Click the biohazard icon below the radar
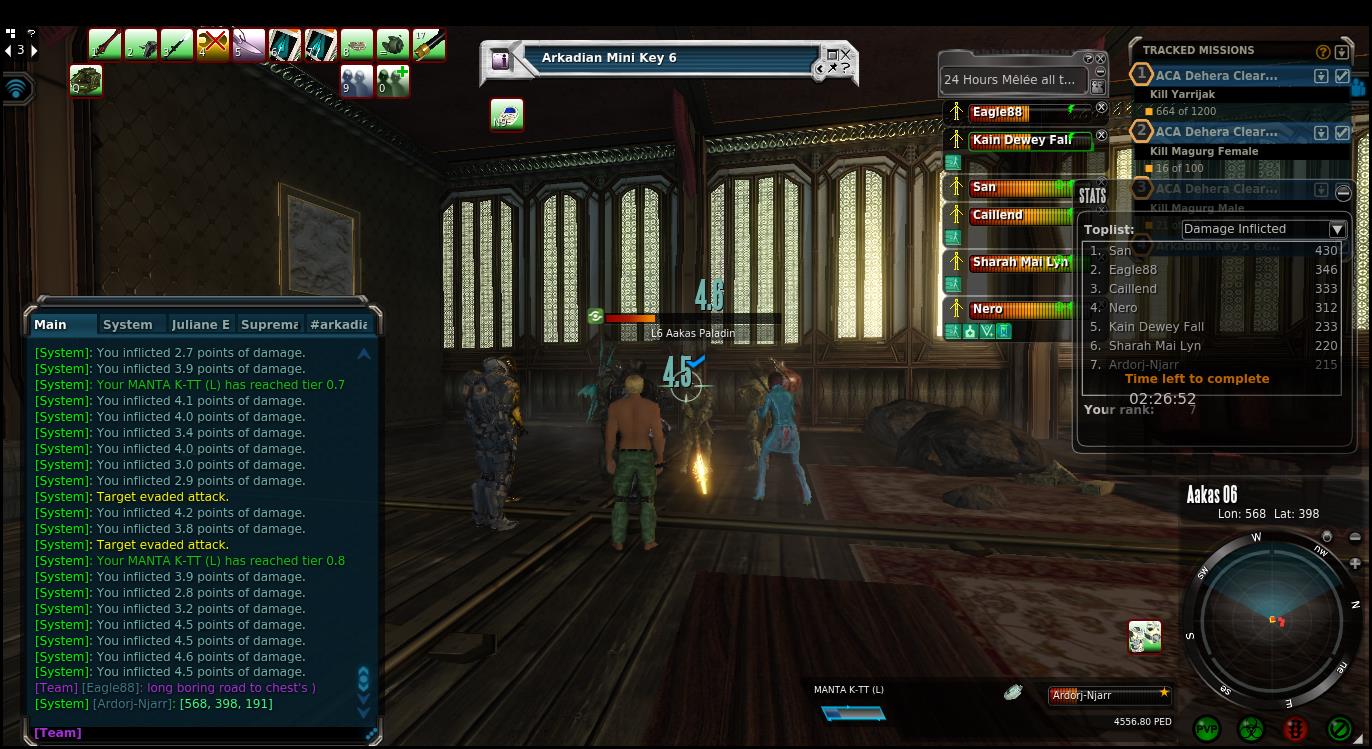1372x749 pixels. point(1251,729)
